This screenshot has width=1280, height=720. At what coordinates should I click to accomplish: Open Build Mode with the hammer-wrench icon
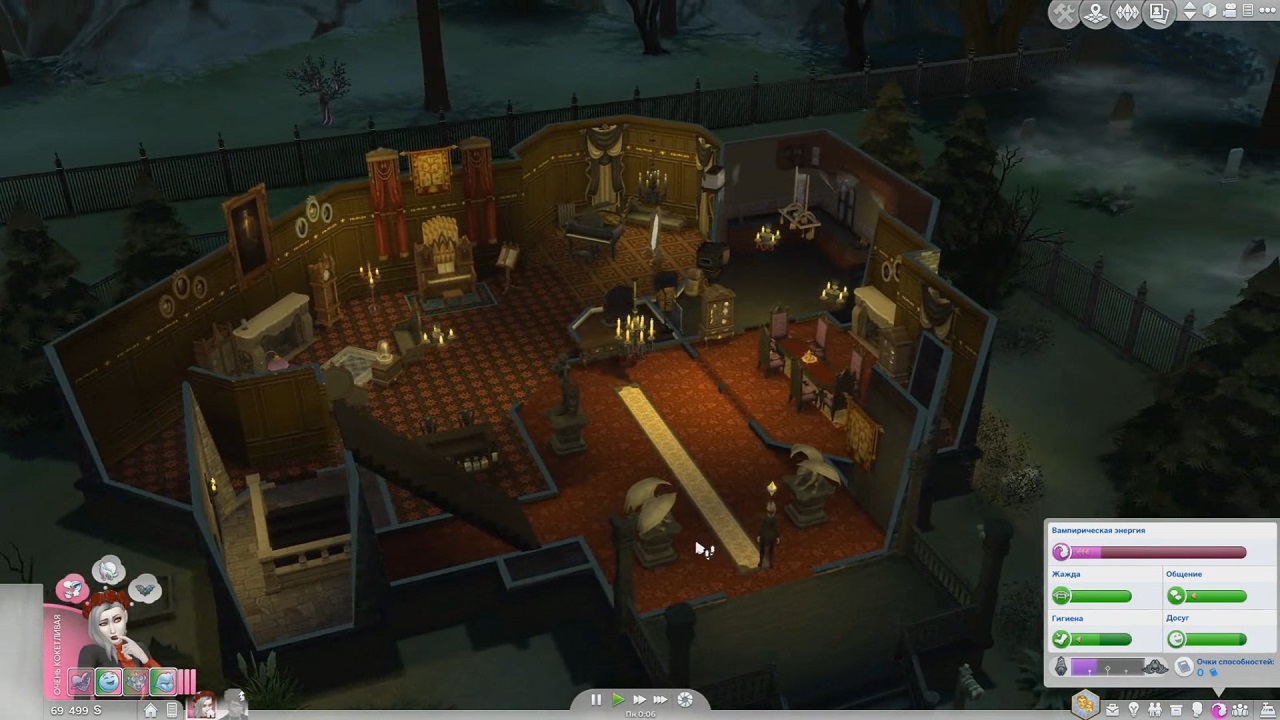(x=1064, y=13)
